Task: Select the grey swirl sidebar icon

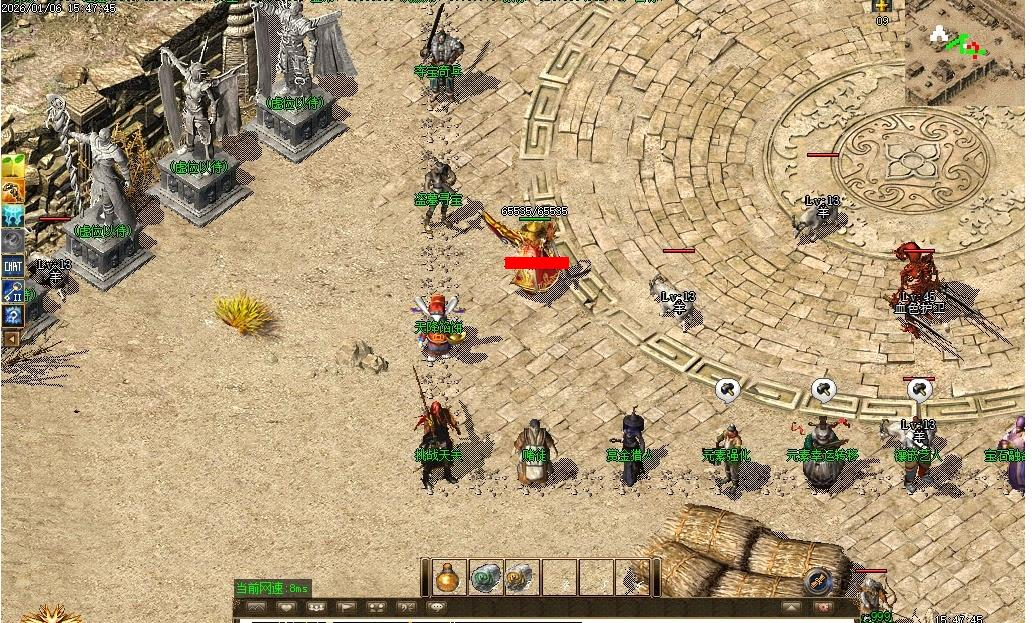Action: pos(12,241)
